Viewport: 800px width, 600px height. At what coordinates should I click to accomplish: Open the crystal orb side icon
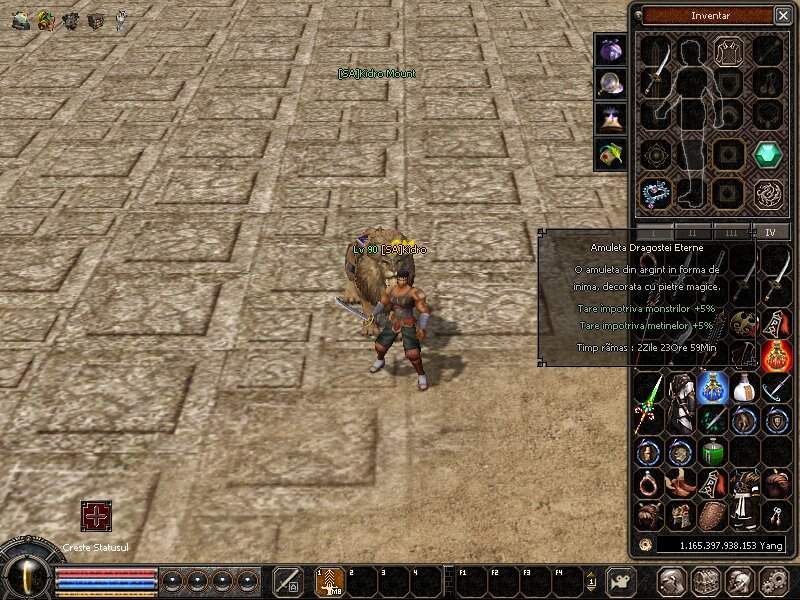tap(611, 84)
